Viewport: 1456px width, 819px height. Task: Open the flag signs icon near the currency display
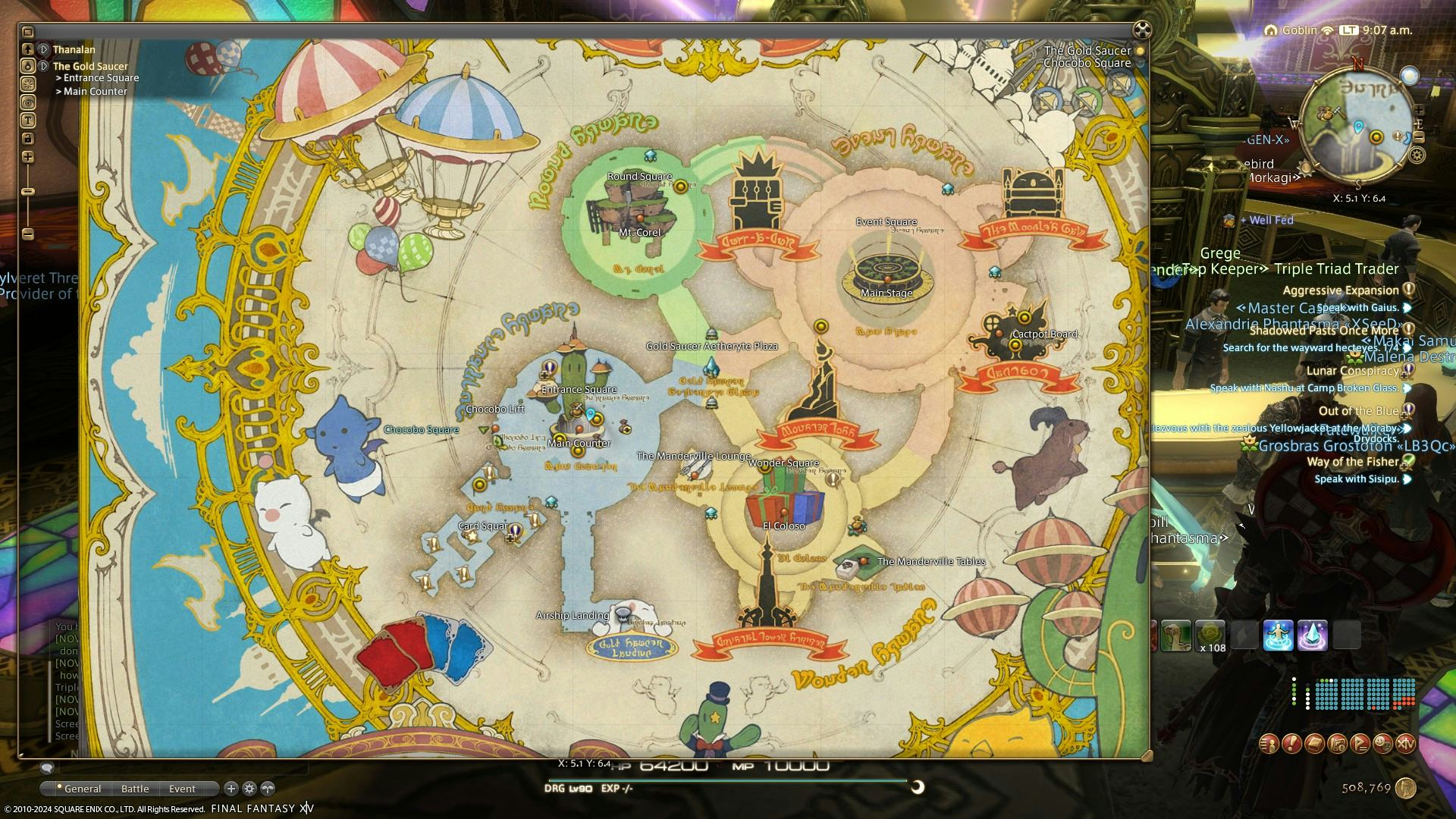pyautogui.click(x=1360, y=743)
